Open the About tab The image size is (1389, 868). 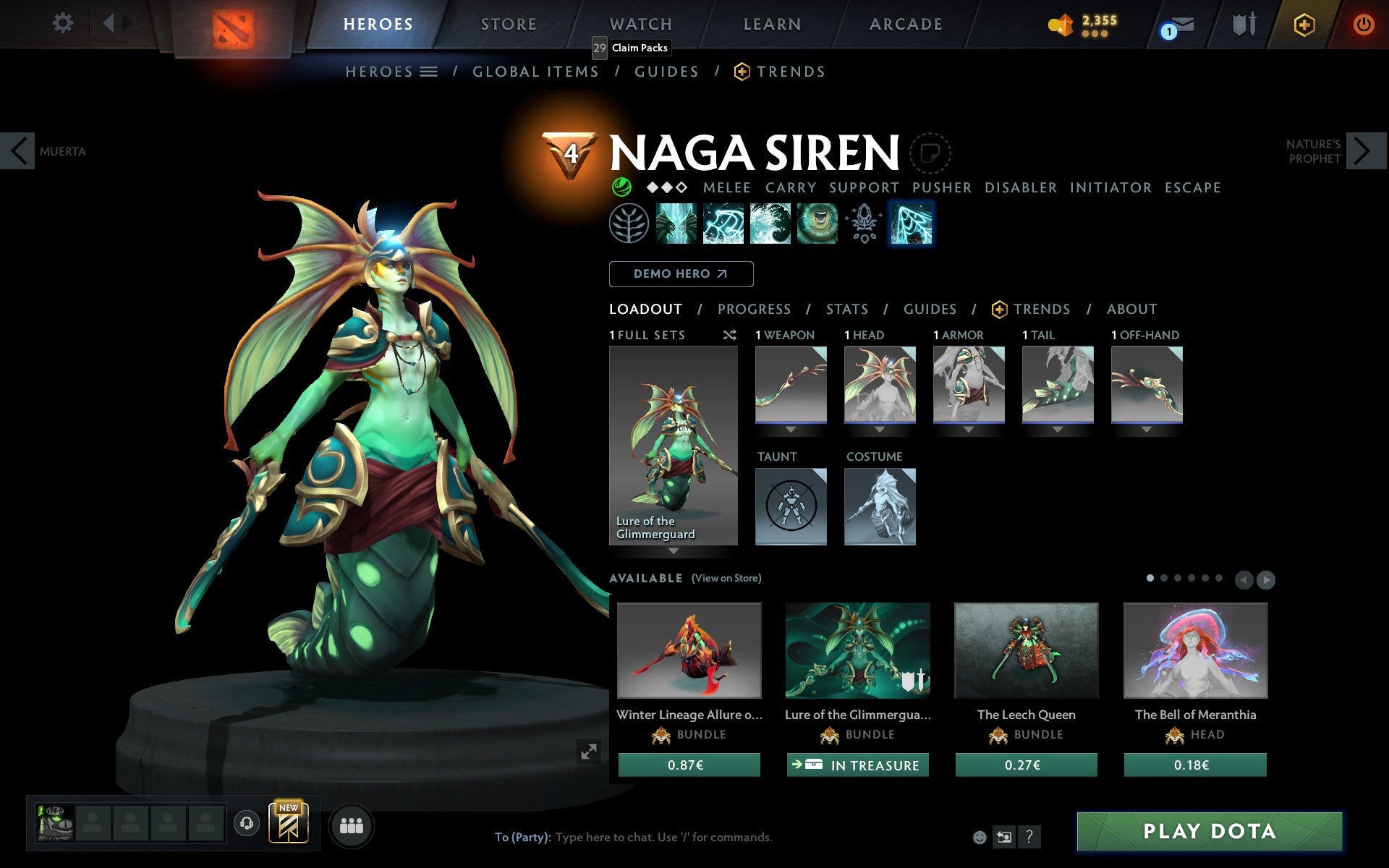click(1131, 309)
